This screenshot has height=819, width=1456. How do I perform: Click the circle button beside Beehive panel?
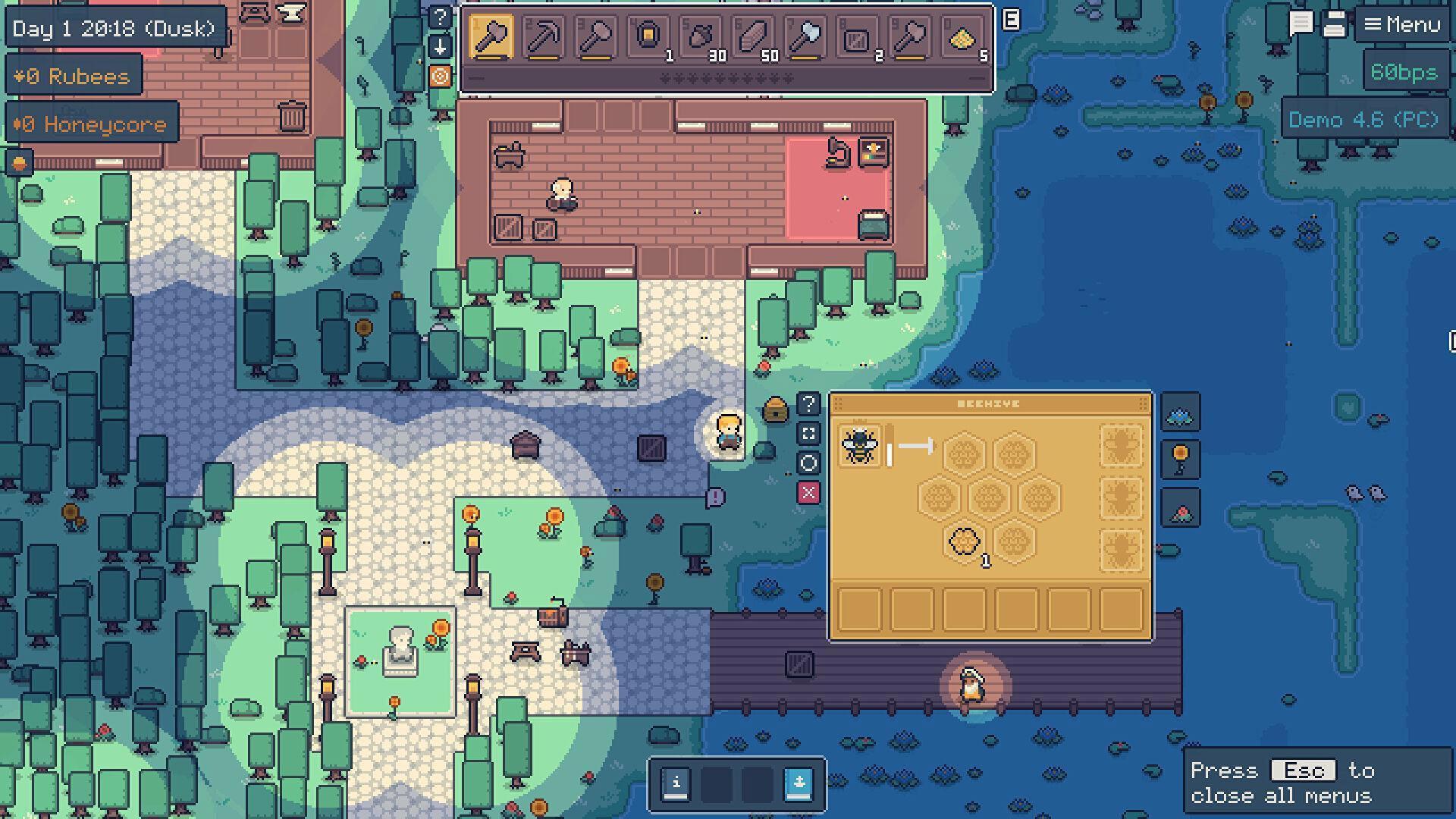[x=808, y=463]
